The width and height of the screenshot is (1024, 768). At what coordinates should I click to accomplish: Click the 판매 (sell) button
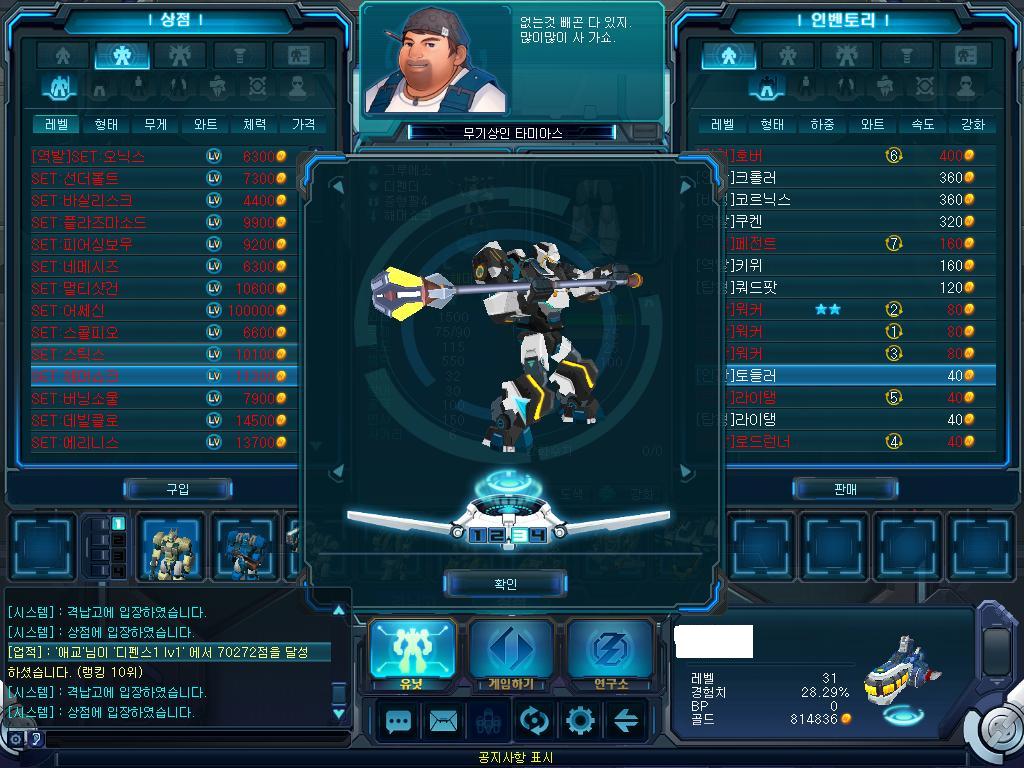845,489
